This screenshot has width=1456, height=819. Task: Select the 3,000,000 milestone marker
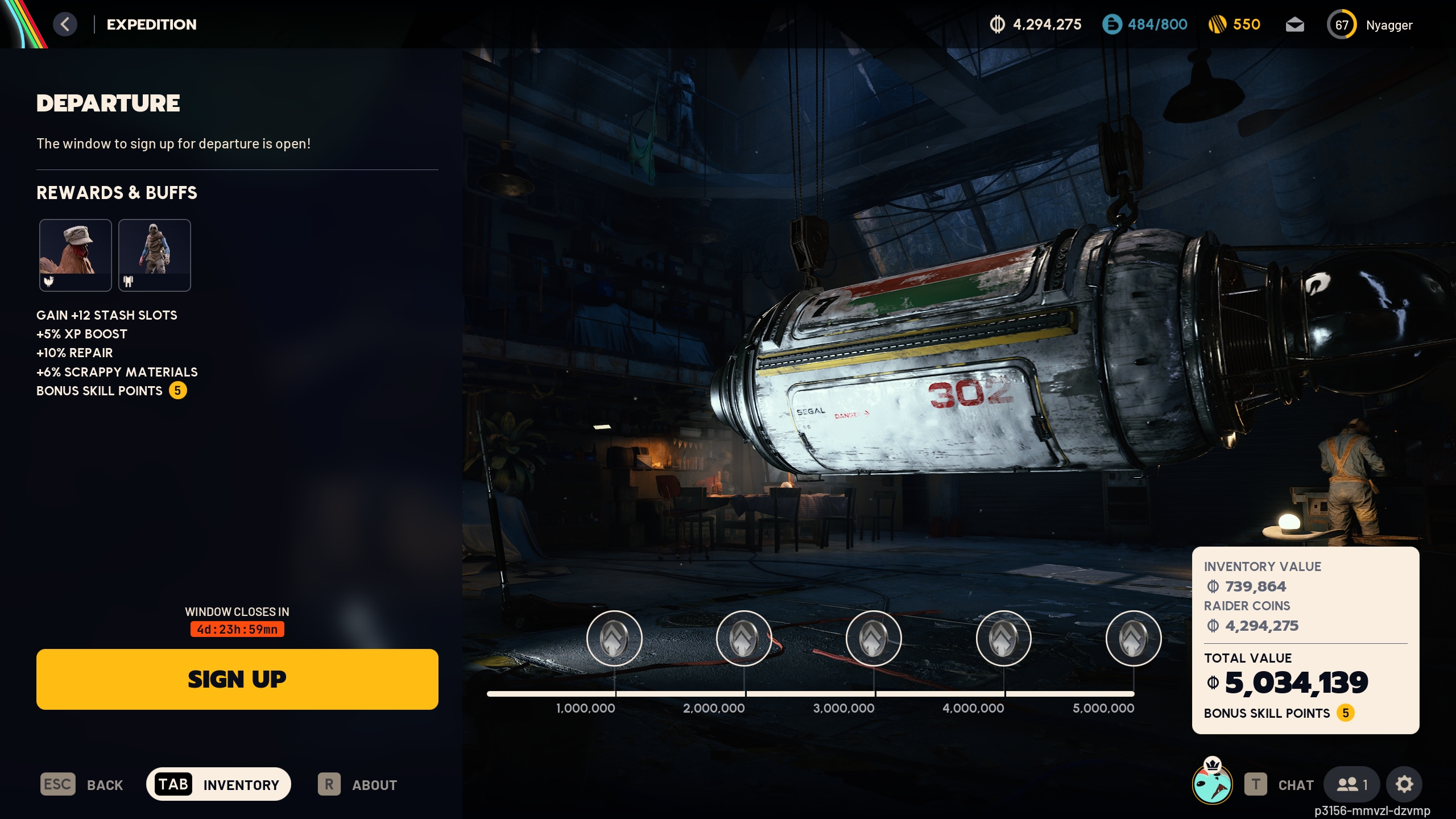[874, 638]
